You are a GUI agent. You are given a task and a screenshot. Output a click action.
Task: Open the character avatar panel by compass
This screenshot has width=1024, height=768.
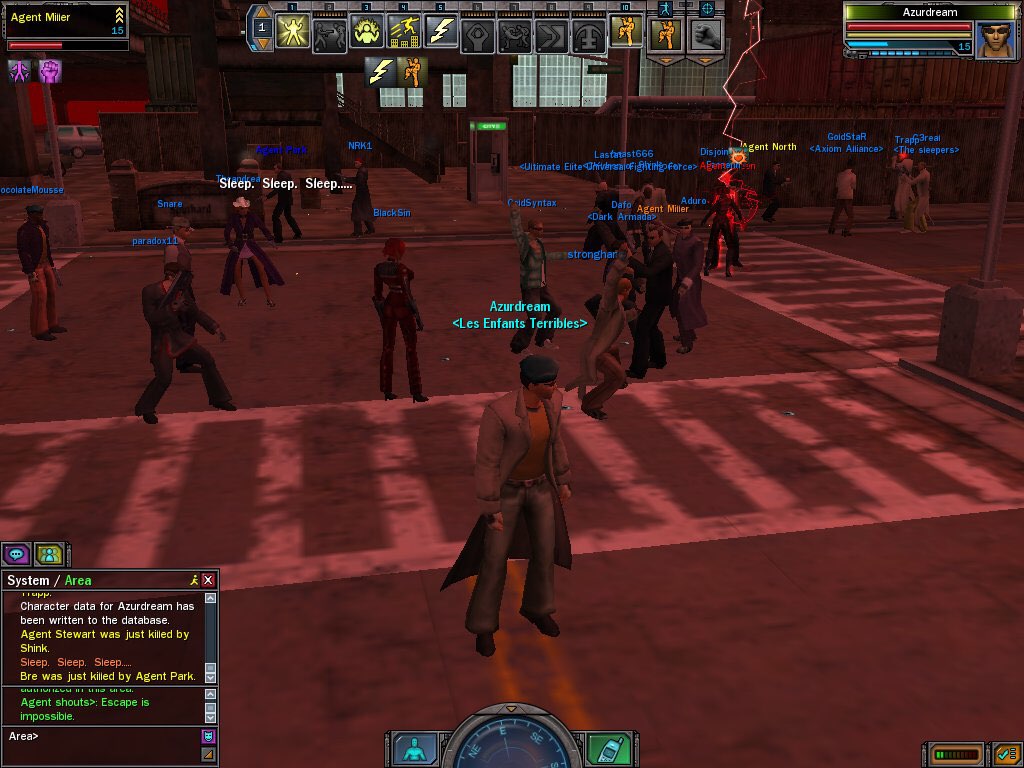point(414,749)
